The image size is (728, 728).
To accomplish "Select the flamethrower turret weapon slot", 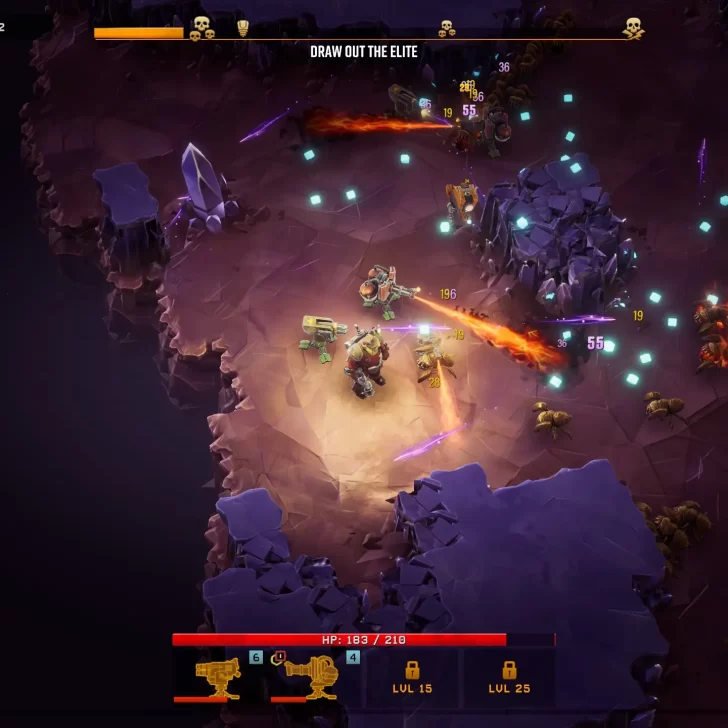I will click(313, 677).
